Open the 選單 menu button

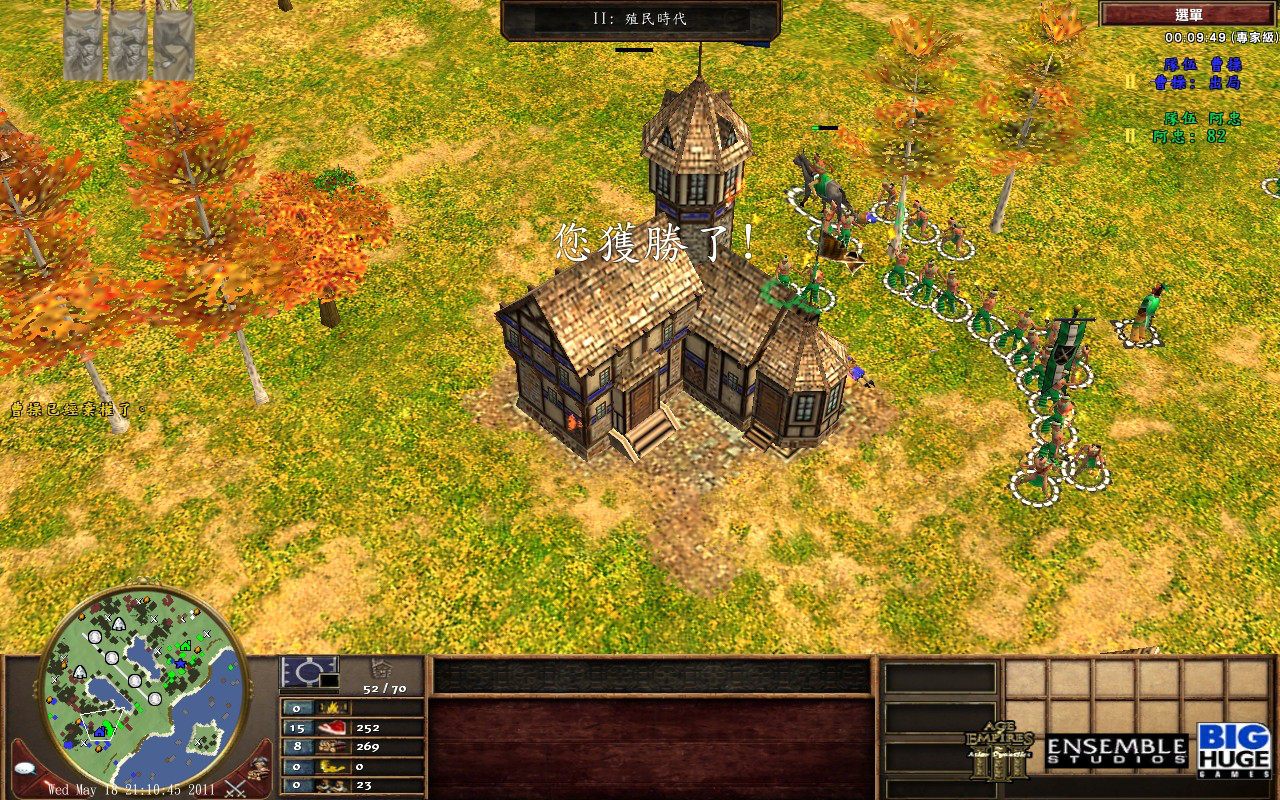click(x=1188, y=14)
